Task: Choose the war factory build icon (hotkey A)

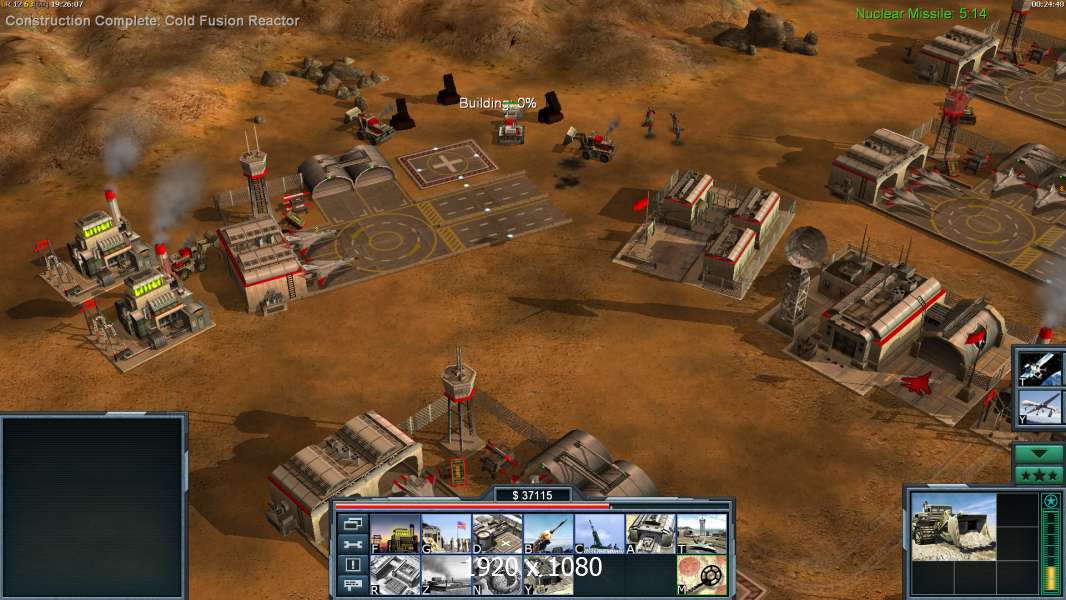Action: (x=650, y=533)
